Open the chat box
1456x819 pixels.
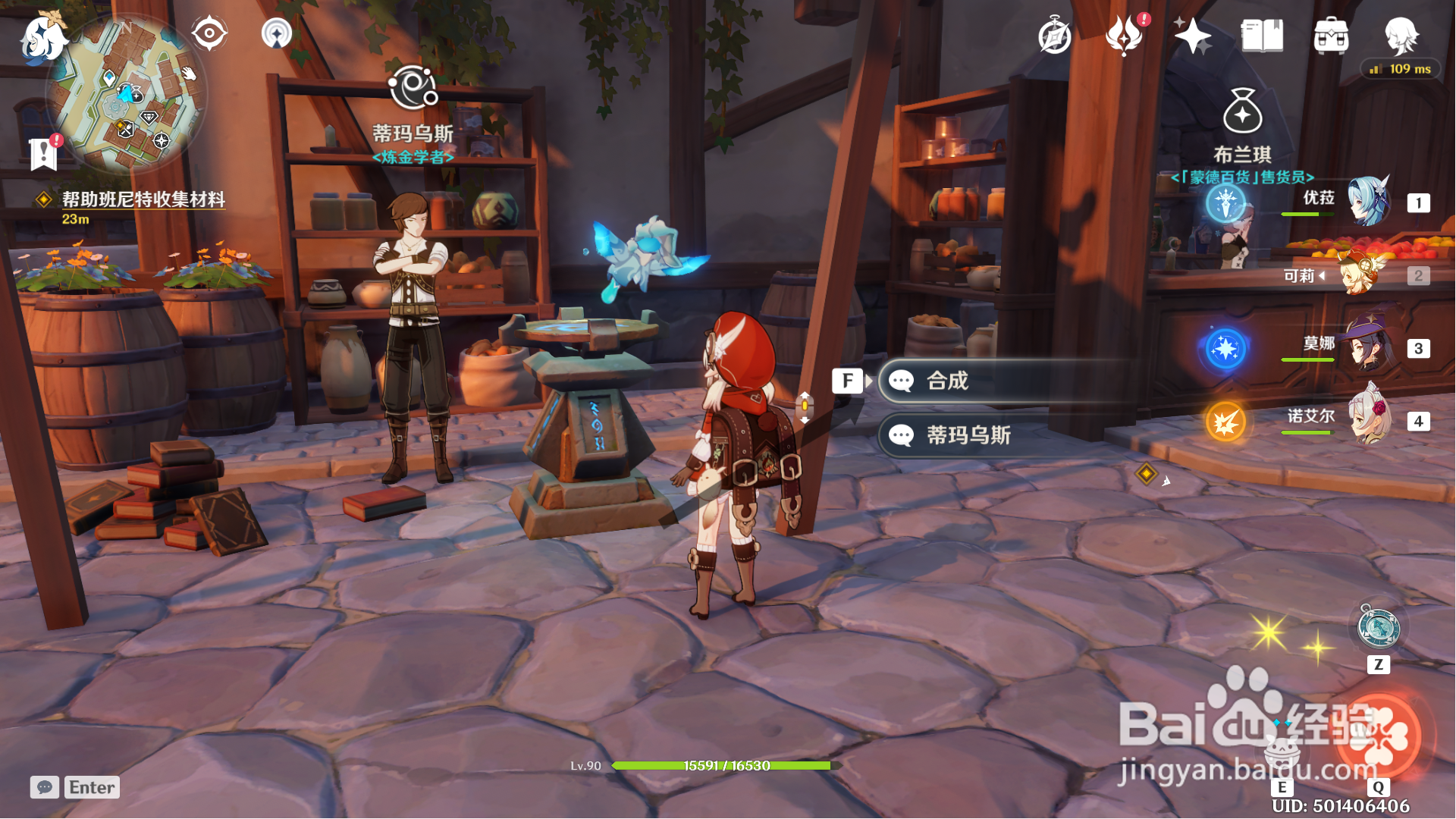pos(45,787)
